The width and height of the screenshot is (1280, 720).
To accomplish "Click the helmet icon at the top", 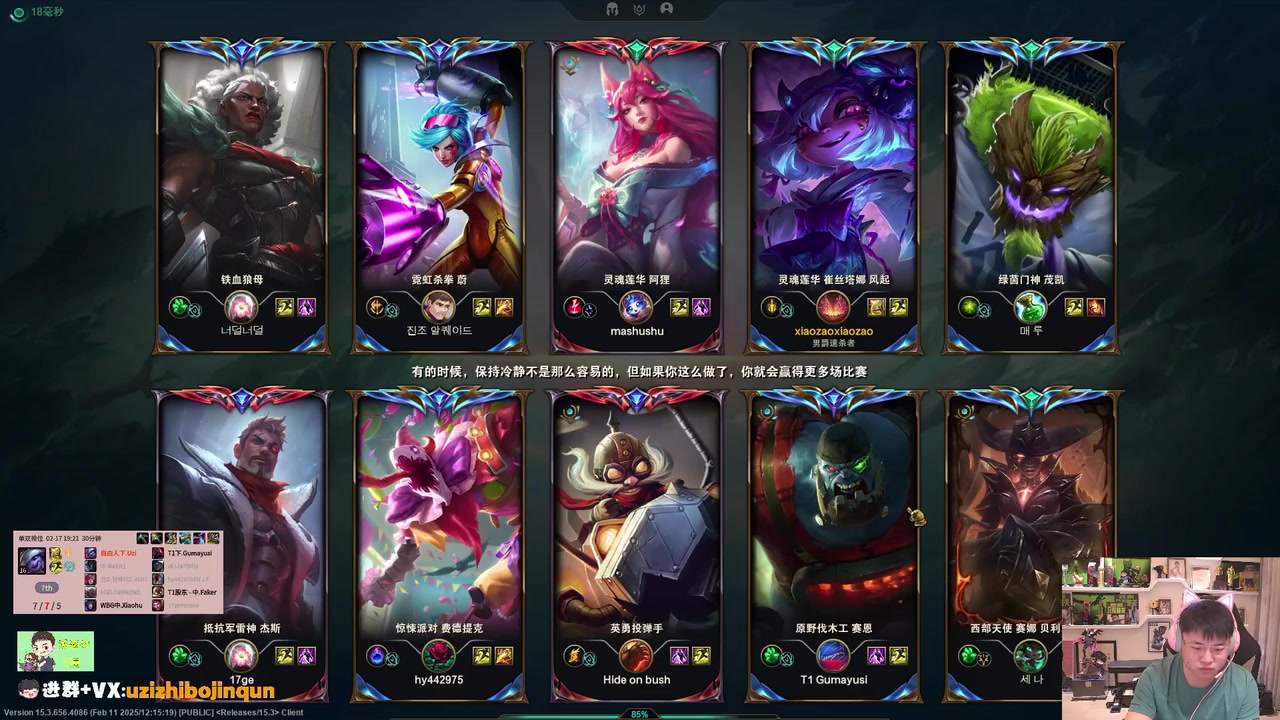I will (612, 9).
